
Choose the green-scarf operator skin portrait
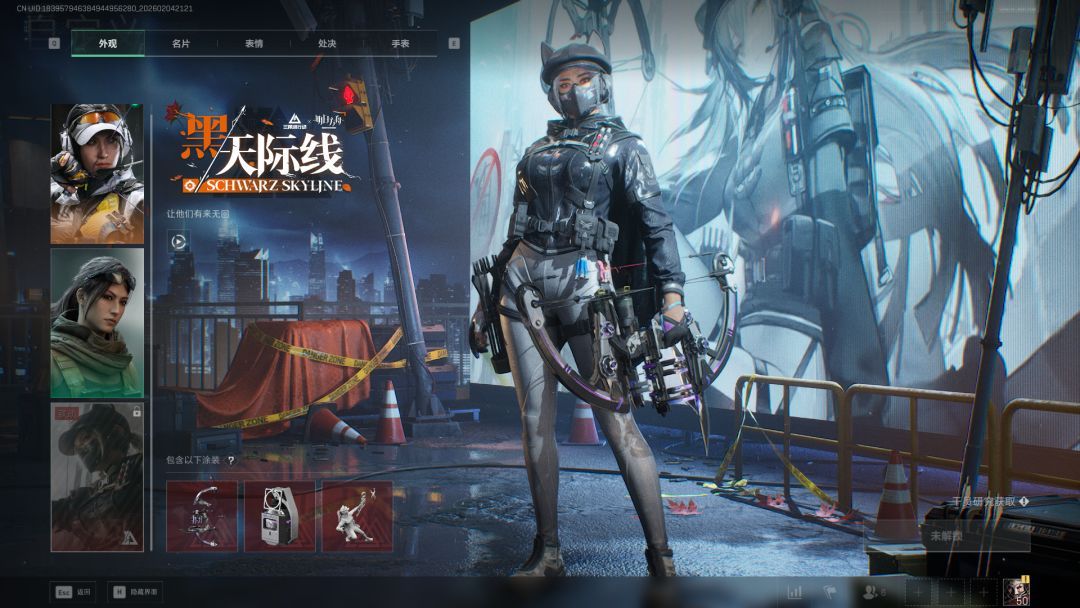click(97, 322)
